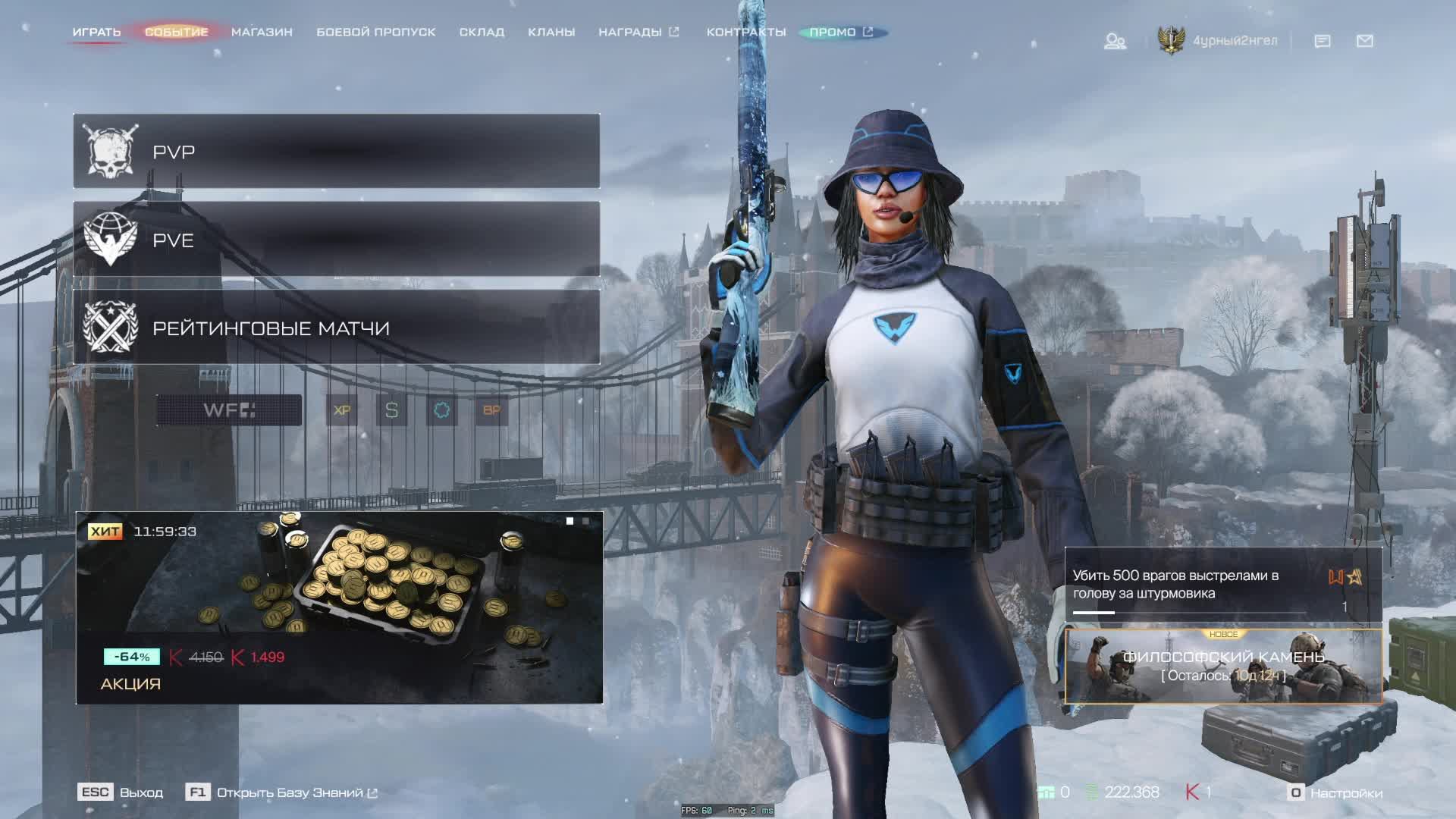Screen dimensions: 1456x819
Task: Open the headshot contract tracker
Action: [x=1223, y=585]
